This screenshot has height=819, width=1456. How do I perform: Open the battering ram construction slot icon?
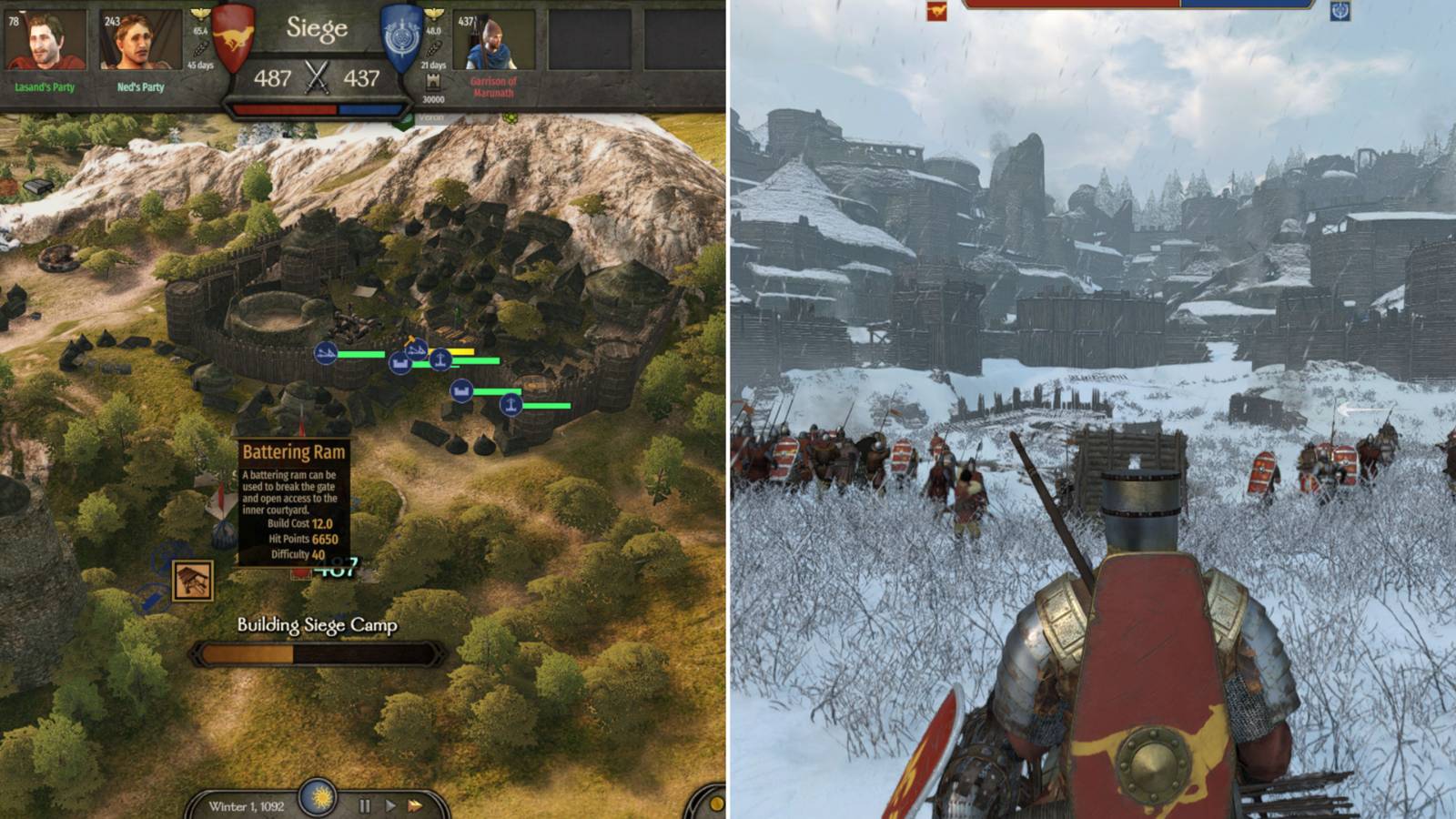(192, 581)
